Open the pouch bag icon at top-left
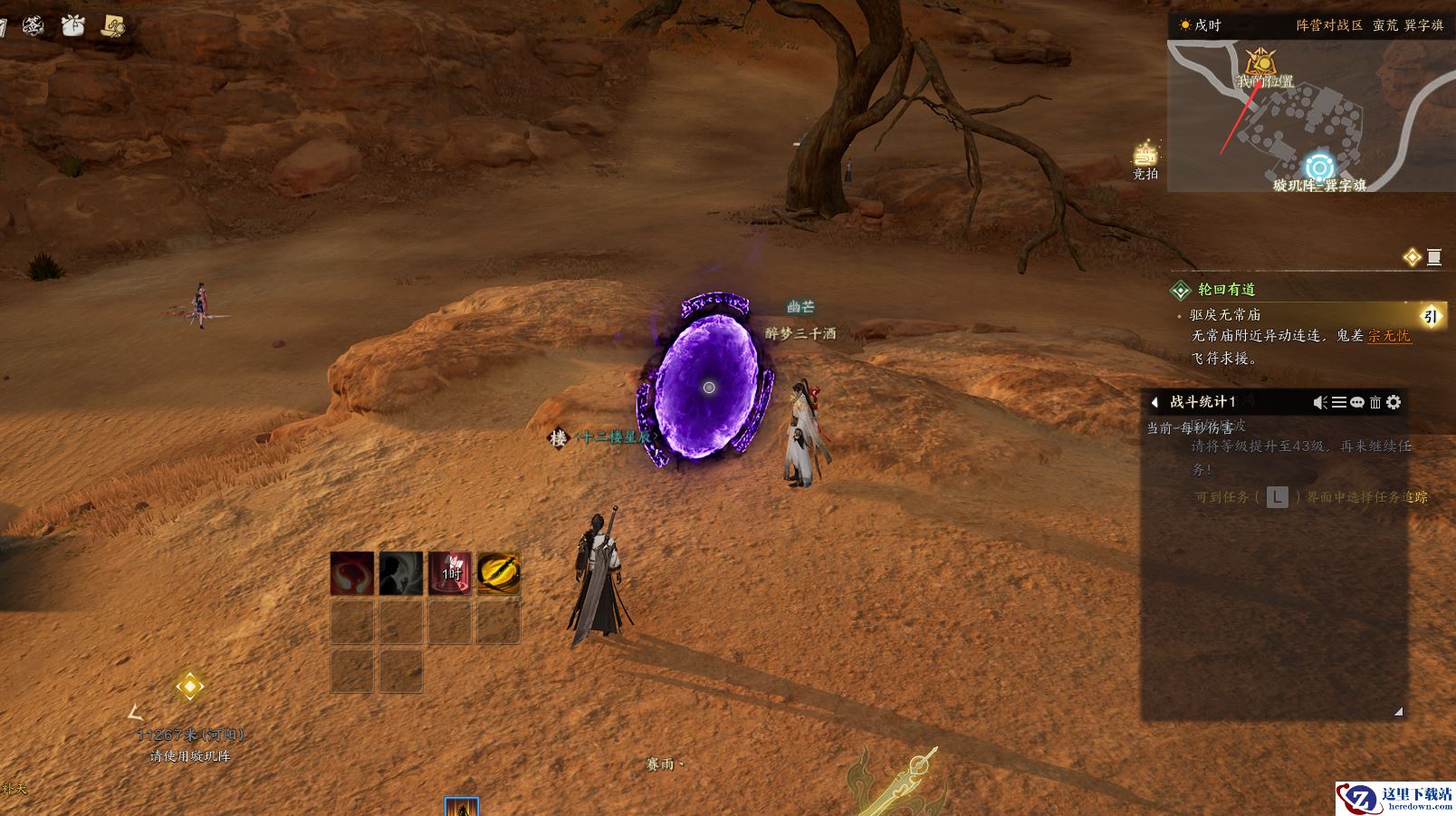1456x816 pixels. (x=73, y=26)
